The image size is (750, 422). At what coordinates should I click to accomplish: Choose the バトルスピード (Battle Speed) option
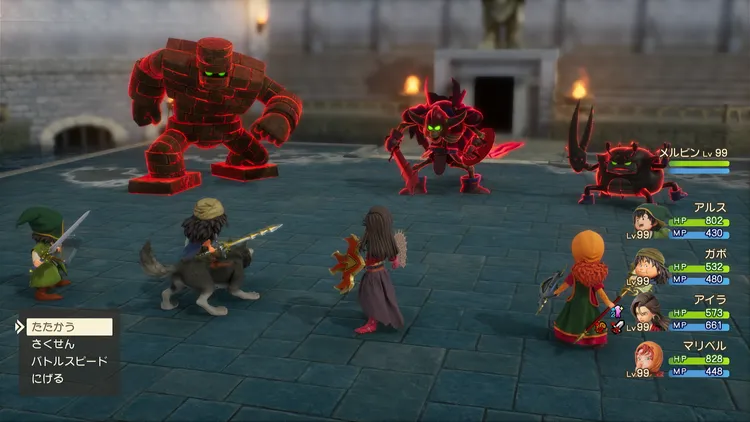click(x=68, y=360)
